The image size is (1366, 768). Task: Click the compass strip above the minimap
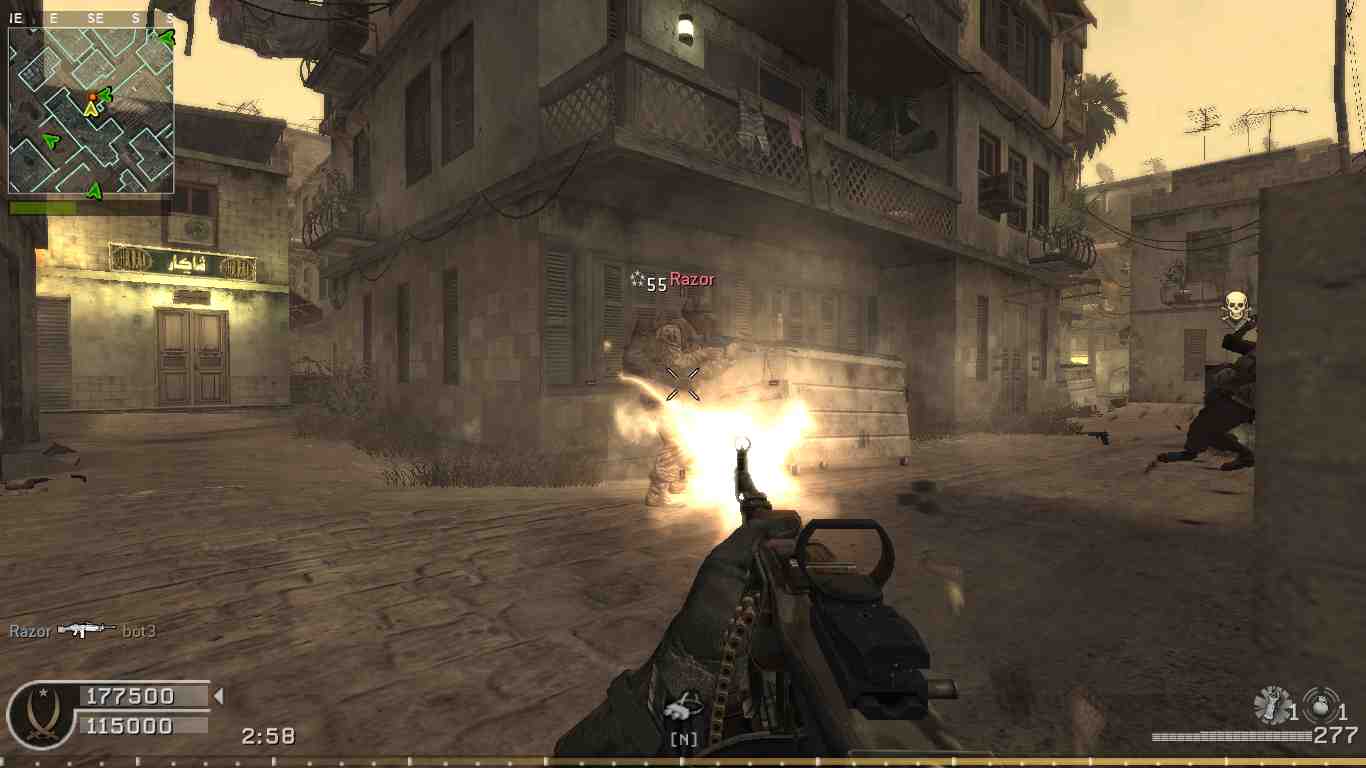[x=91, y=18]
